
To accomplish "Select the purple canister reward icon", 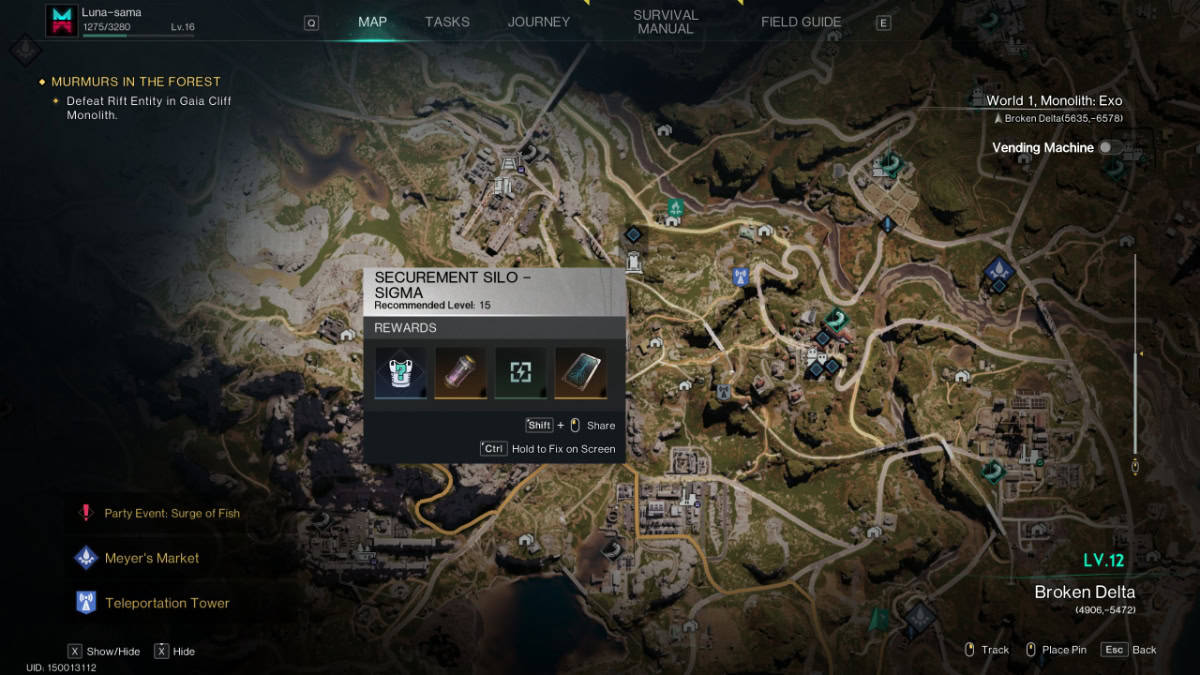I will pos(461,373).
